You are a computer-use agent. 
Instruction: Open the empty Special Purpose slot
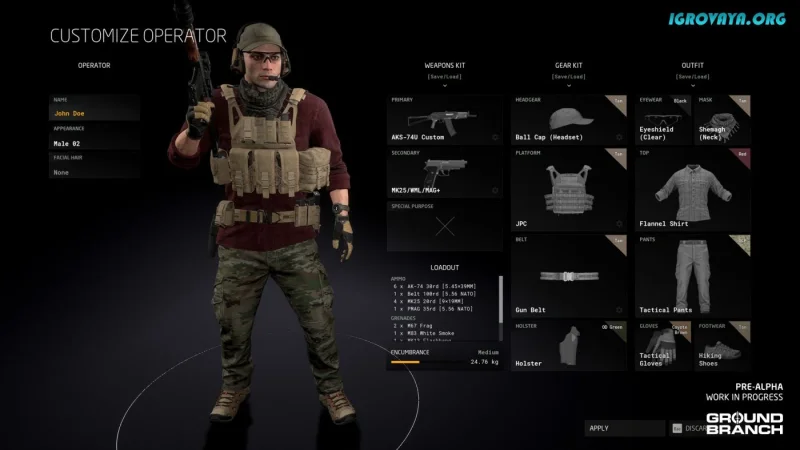[444, 226]
